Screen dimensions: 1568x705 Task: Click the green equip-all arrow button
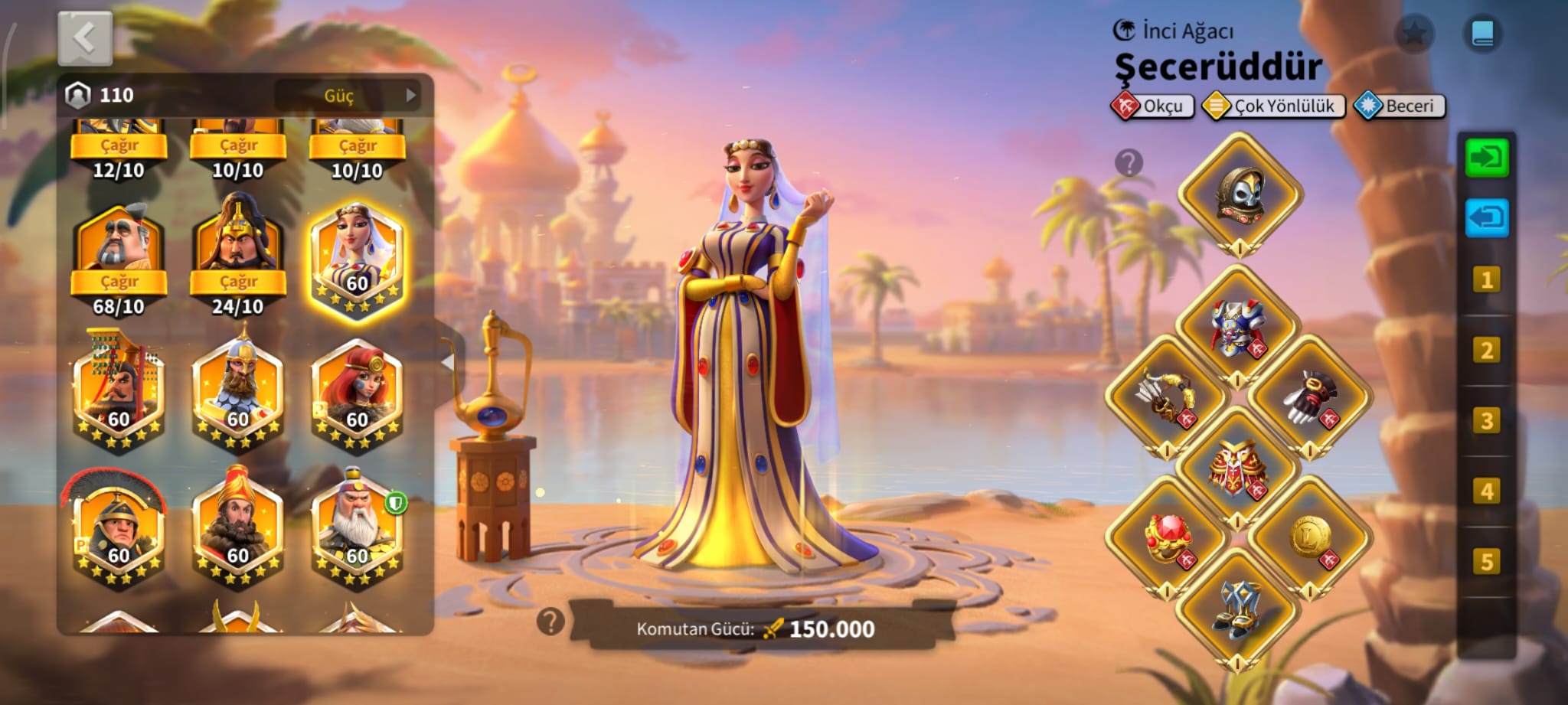pyautogui.click(x=1486, y=158)
